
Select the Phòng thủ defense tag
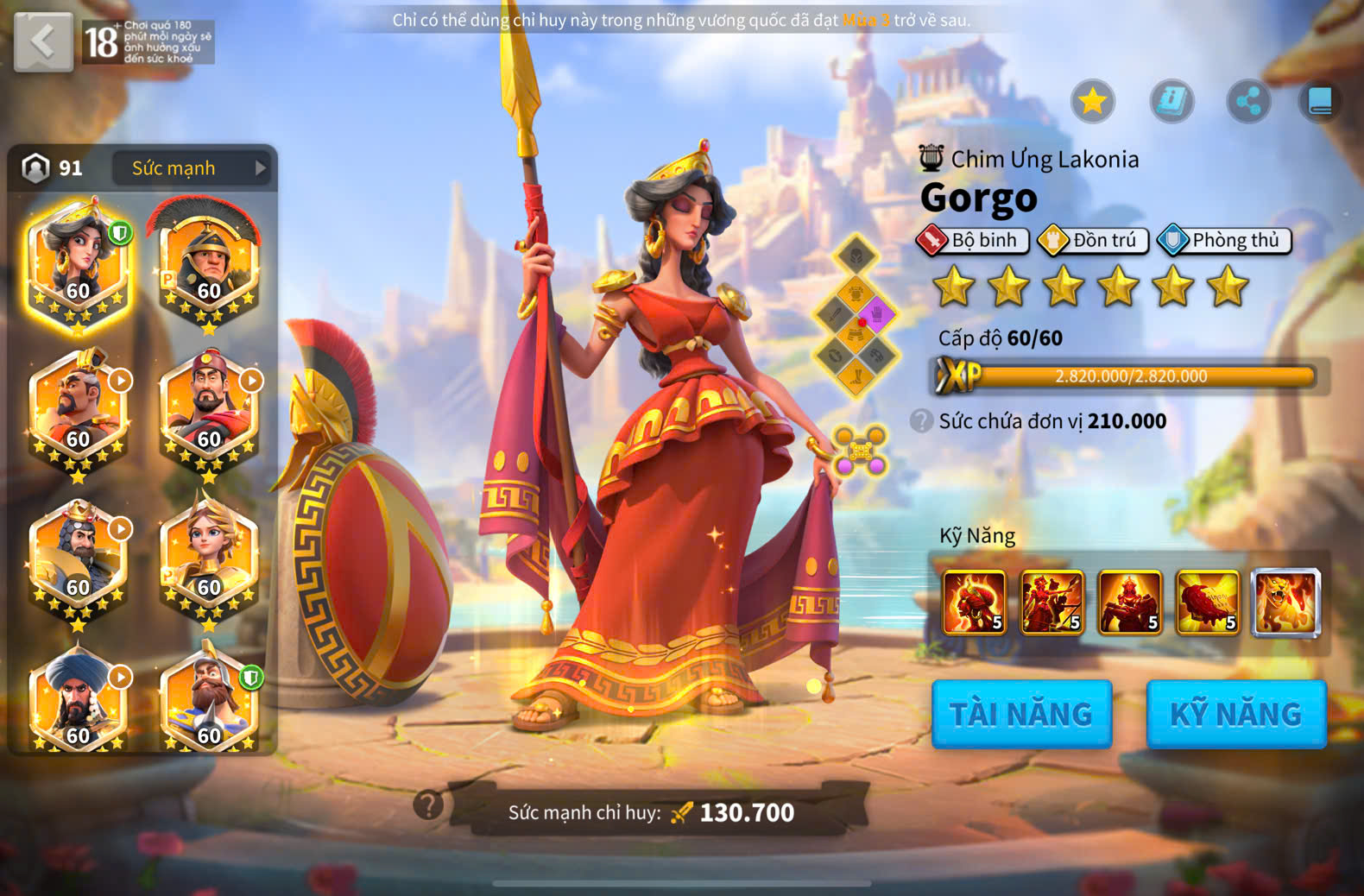[x=1225, y=240]
